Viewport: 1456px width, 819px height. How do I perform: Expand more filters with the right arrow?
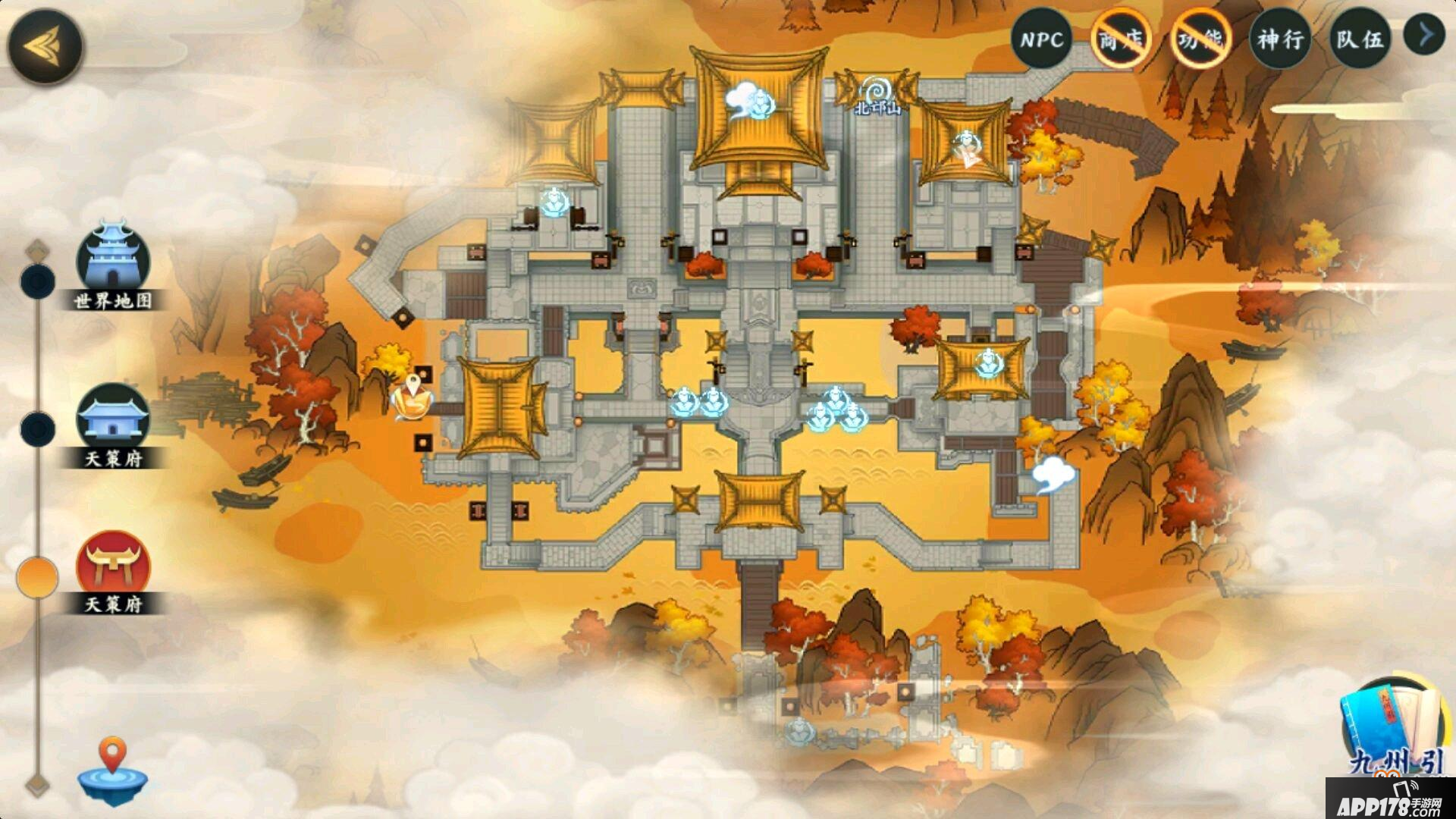click(1426, 35)
